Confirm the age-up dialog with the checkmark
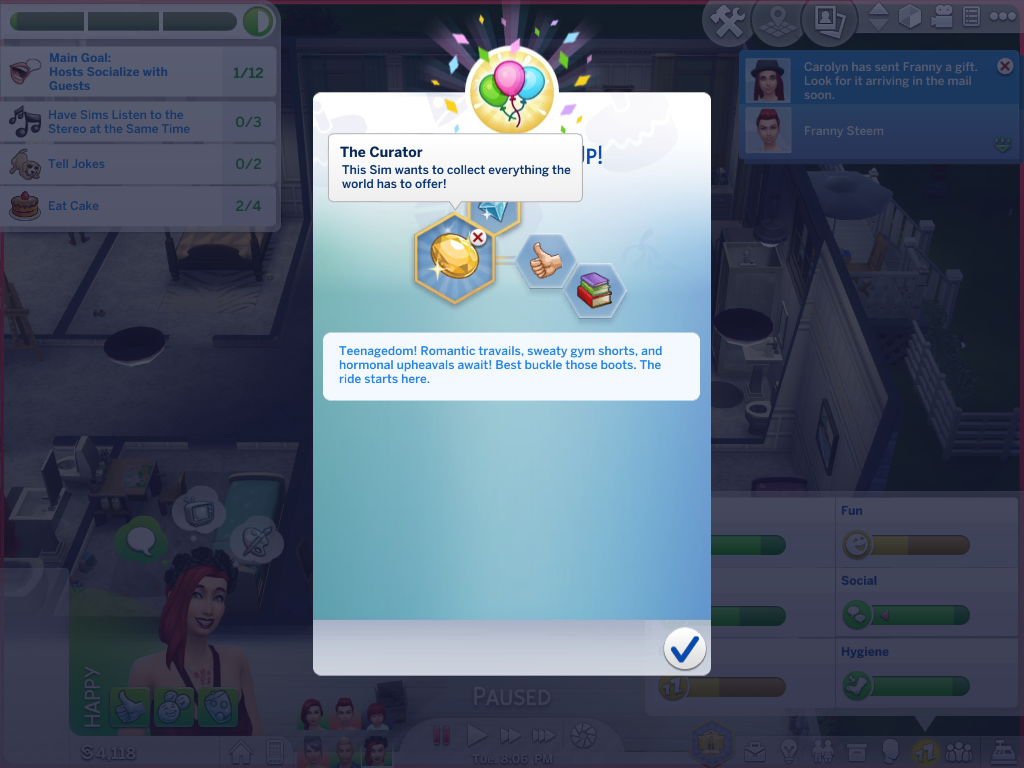 pyautogui.click(x=685, y=649)
